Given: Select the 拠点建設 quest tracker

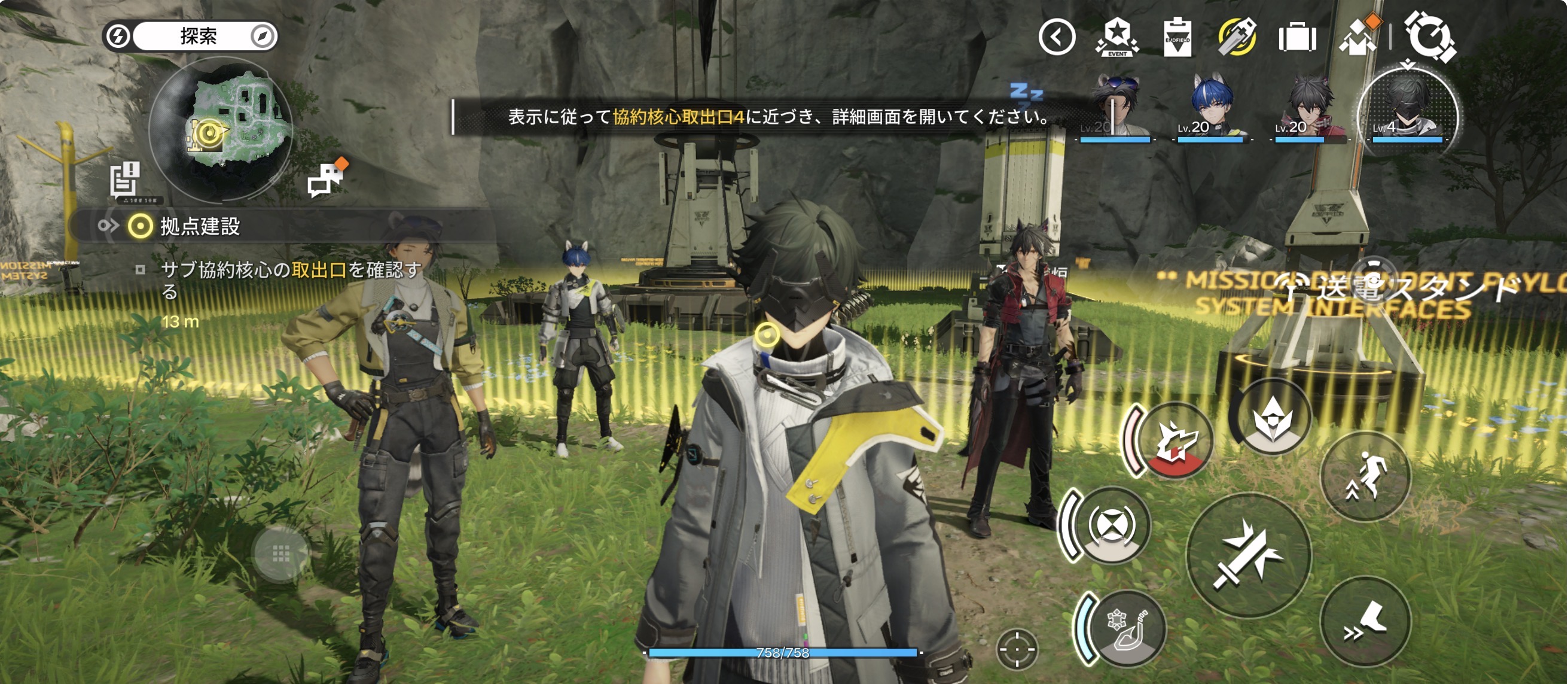Looking at the screenshot, I should [200, 227].
